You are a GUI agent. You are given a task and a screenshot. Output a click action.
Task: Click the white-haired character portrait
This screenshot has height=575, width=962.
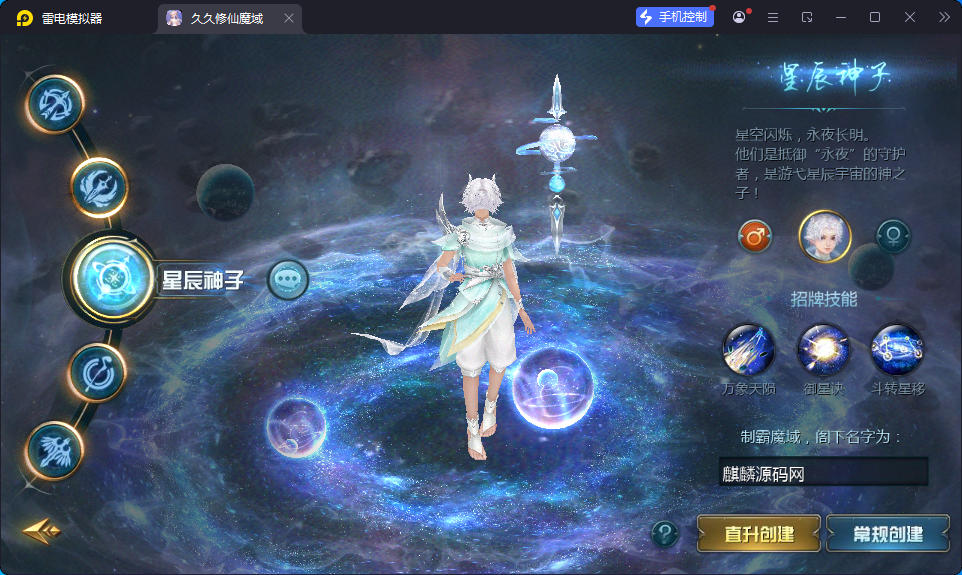coord(824,237)
